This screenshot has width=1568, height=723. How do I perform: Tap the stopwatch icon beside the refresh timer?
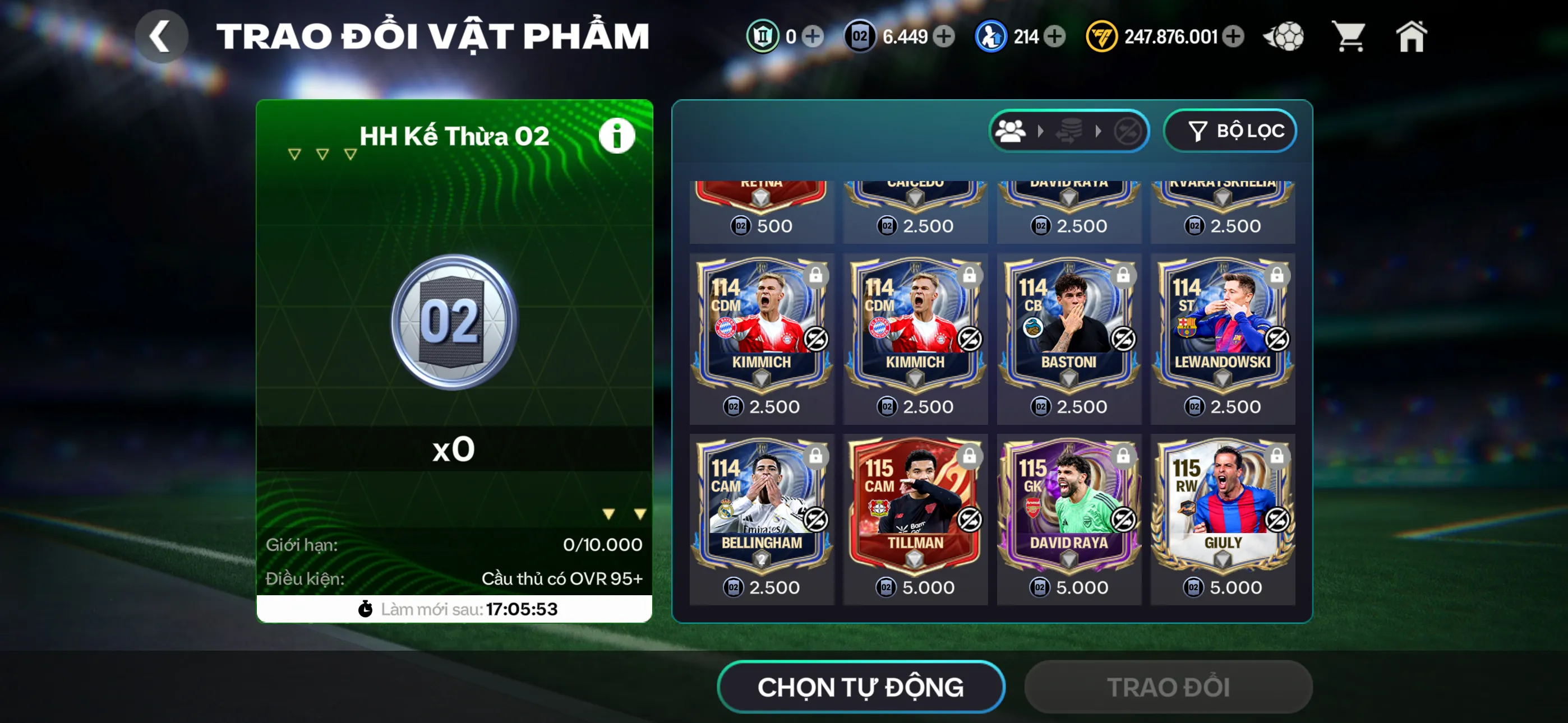coord(365,609)
